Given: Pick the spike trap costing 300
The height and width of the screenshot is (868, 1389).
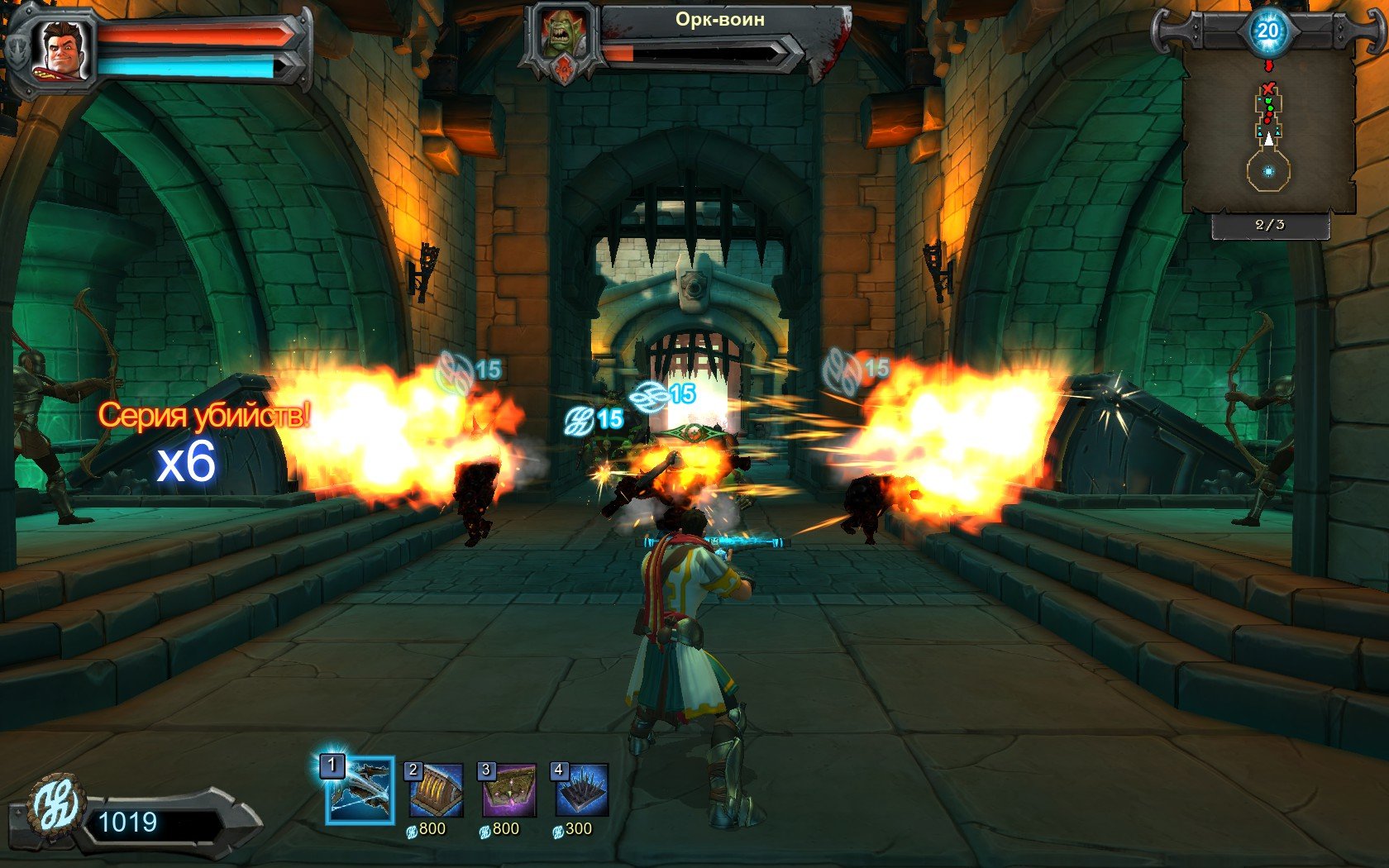Looking at the screenshot, I should [581, 790].
